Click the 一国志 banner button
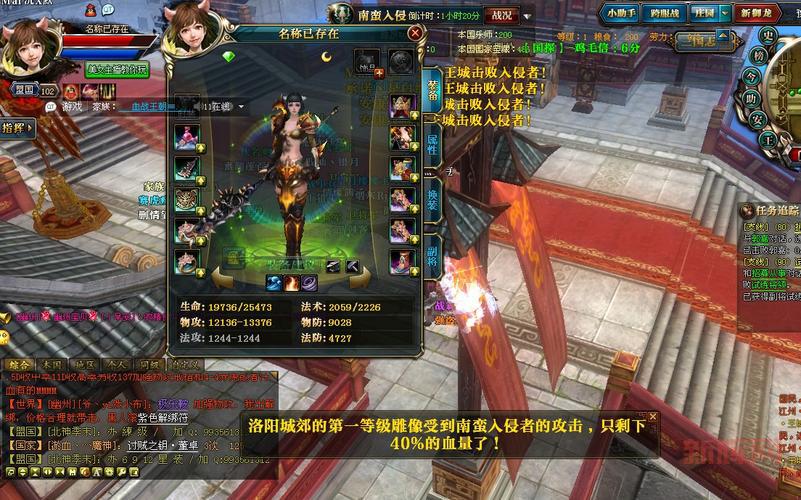 (x=699, y=42)
